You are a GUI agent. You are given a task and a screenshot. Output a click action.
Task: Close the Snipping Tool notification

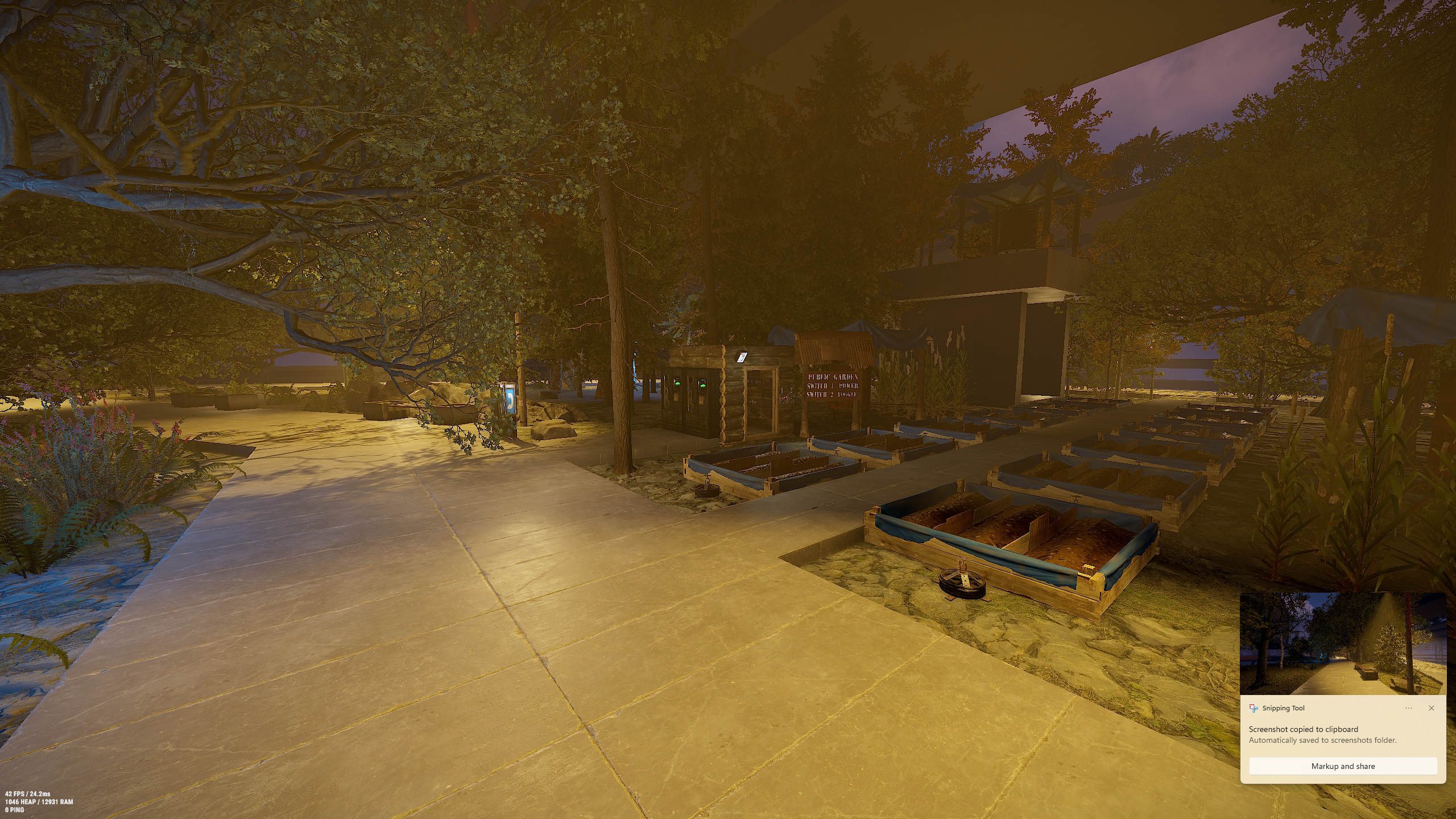pyautogui.click(x=1432, y=708)
